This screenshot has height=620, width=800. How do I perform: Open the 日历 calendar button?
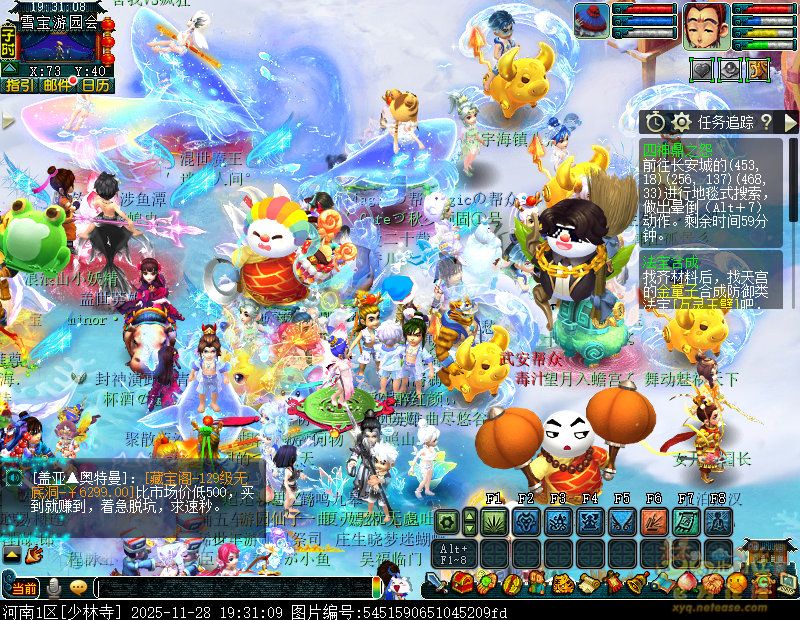pyautogui.click(x=96, y=85)
